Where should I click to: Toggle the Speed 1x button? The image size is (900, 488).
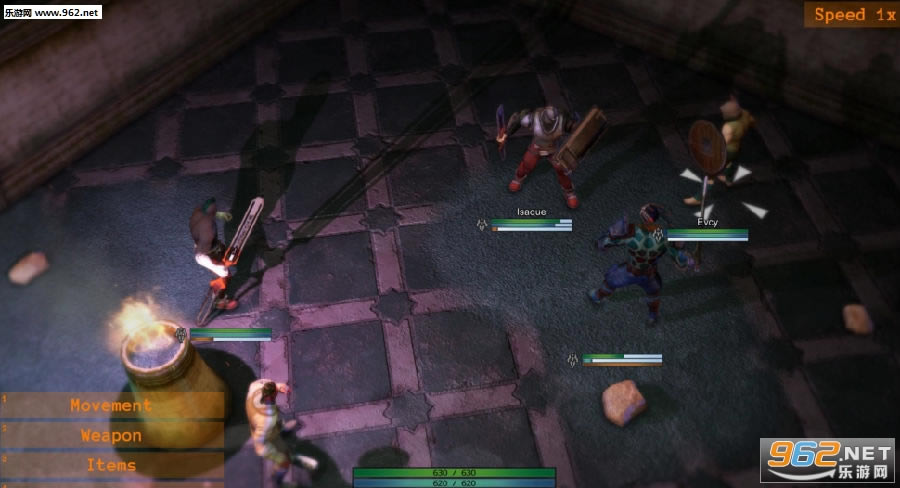853,15
